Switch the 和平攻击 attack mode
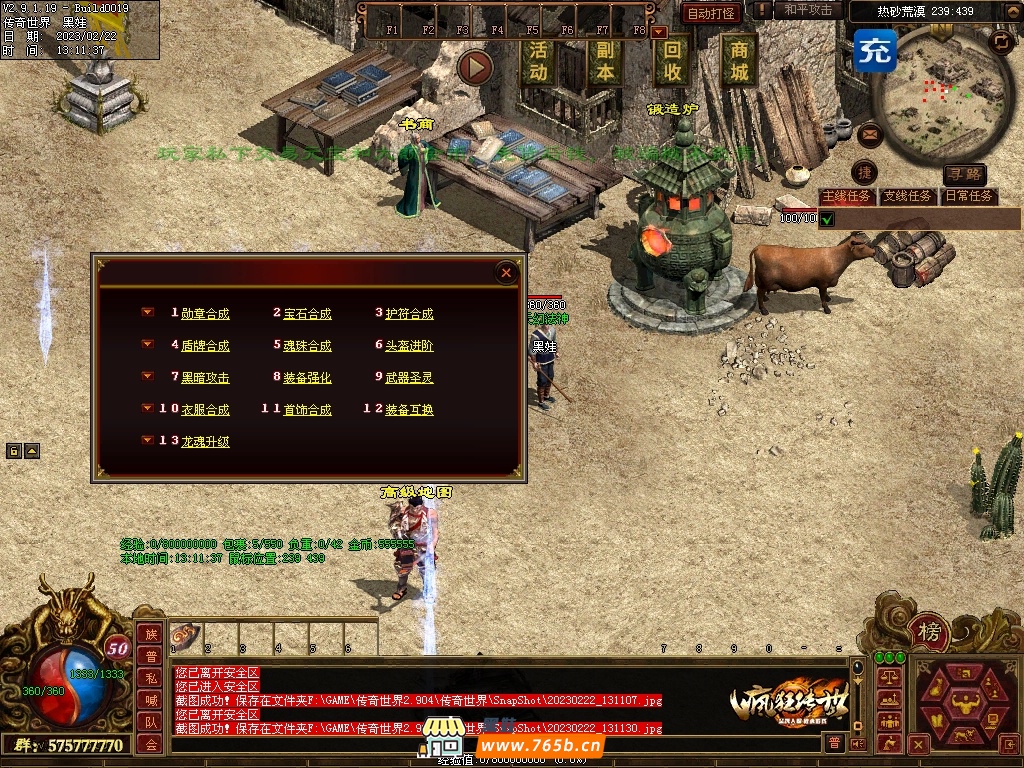Screen dimensions: 1024x768 pos(808,10)
